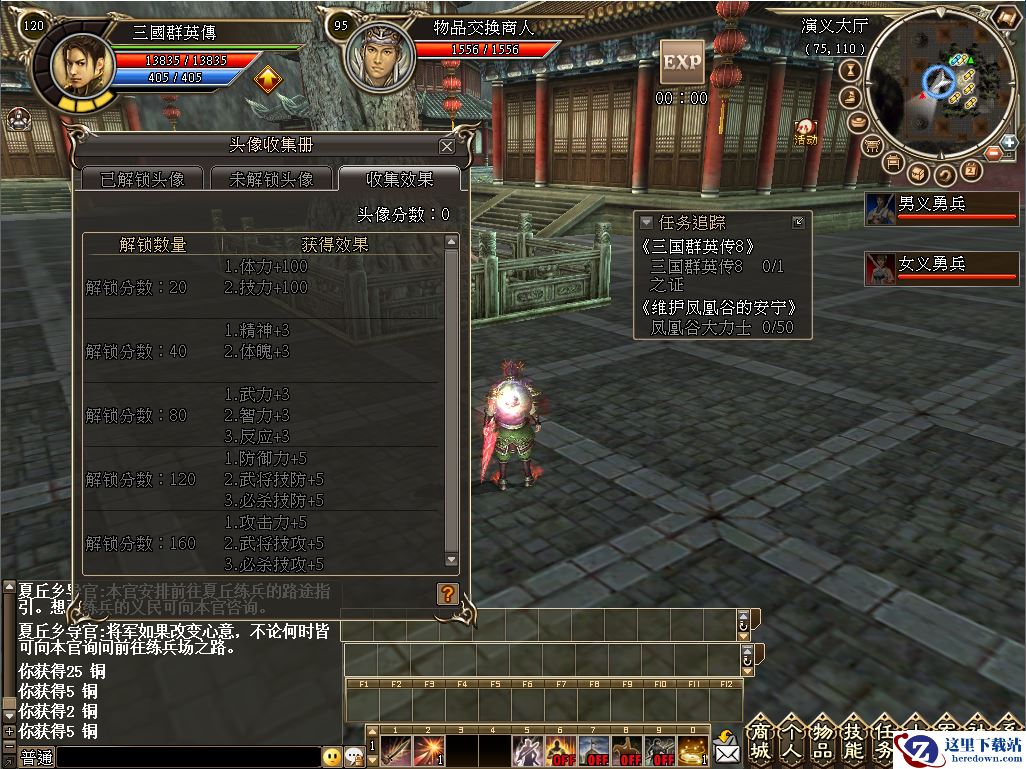Image resolution: width=1026 pixels, height=769 pixels.
Task: Switch to the 已解锁头像 tab
Action: (141, 179)
